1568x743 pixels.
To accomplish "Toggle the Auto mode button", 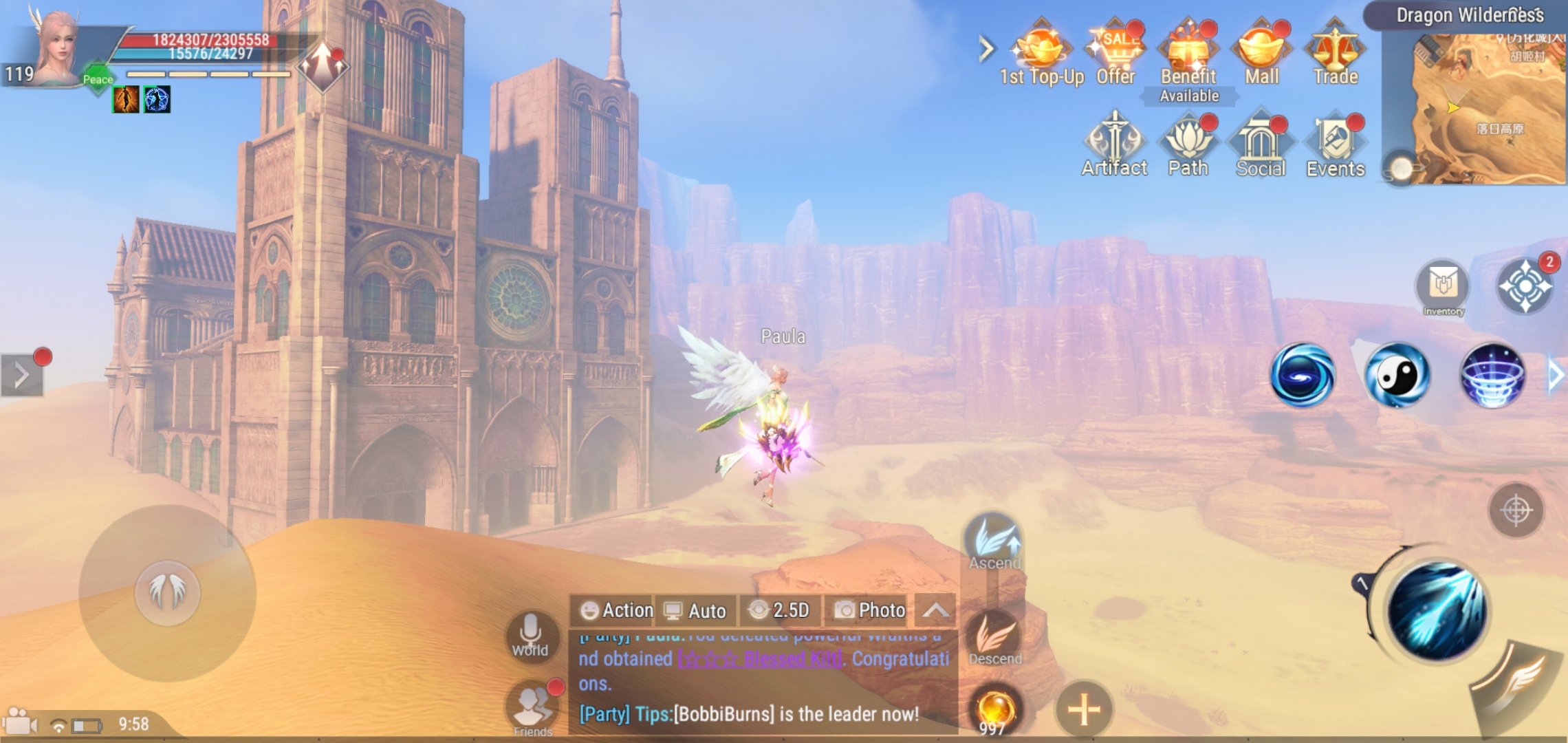I will (x=695, y=610).
